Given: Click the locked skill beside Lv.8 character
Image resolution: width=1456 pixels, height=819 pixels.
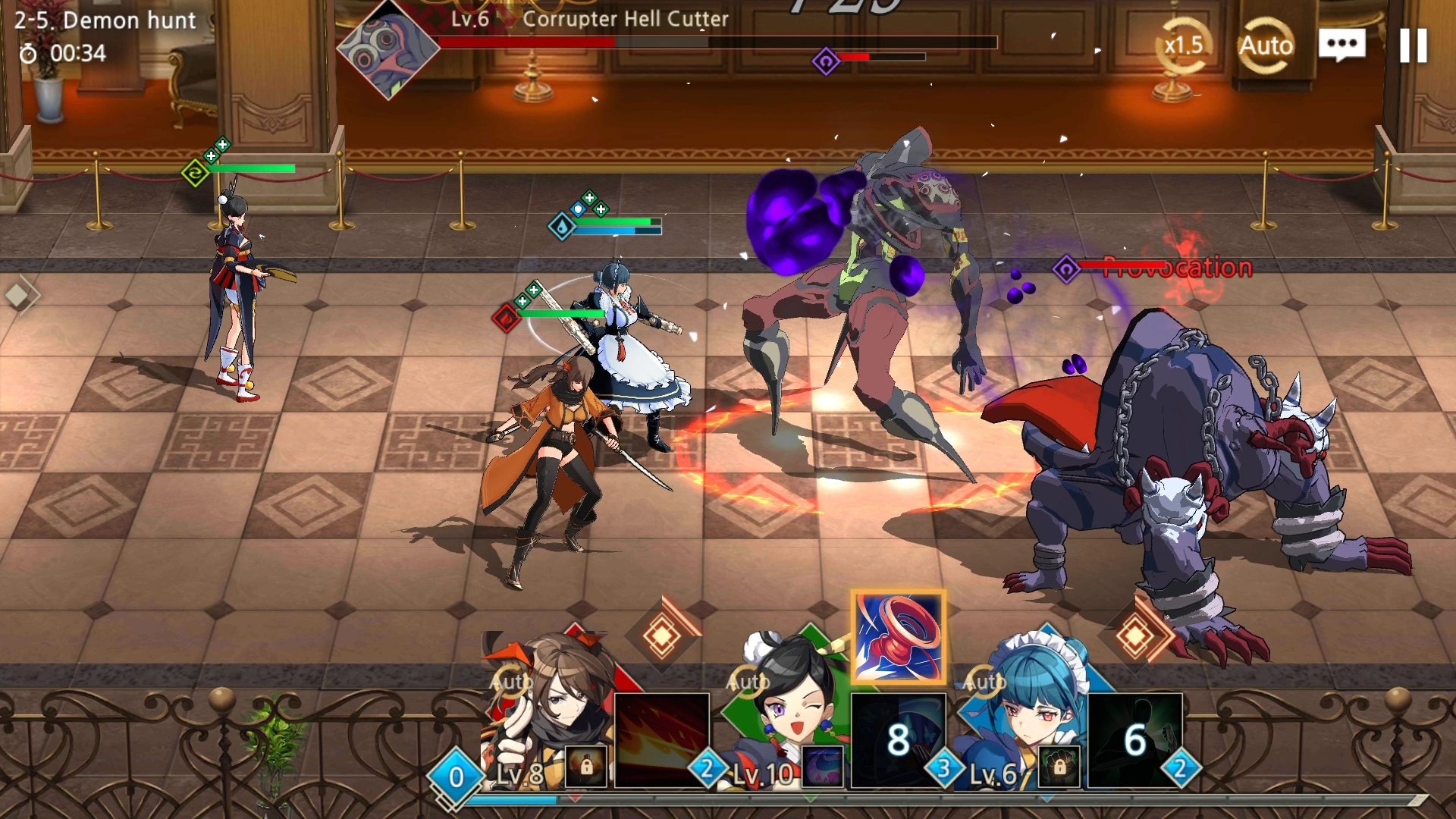Looking at the screenshot, I should pyautogui.click(x=586, y=766).
